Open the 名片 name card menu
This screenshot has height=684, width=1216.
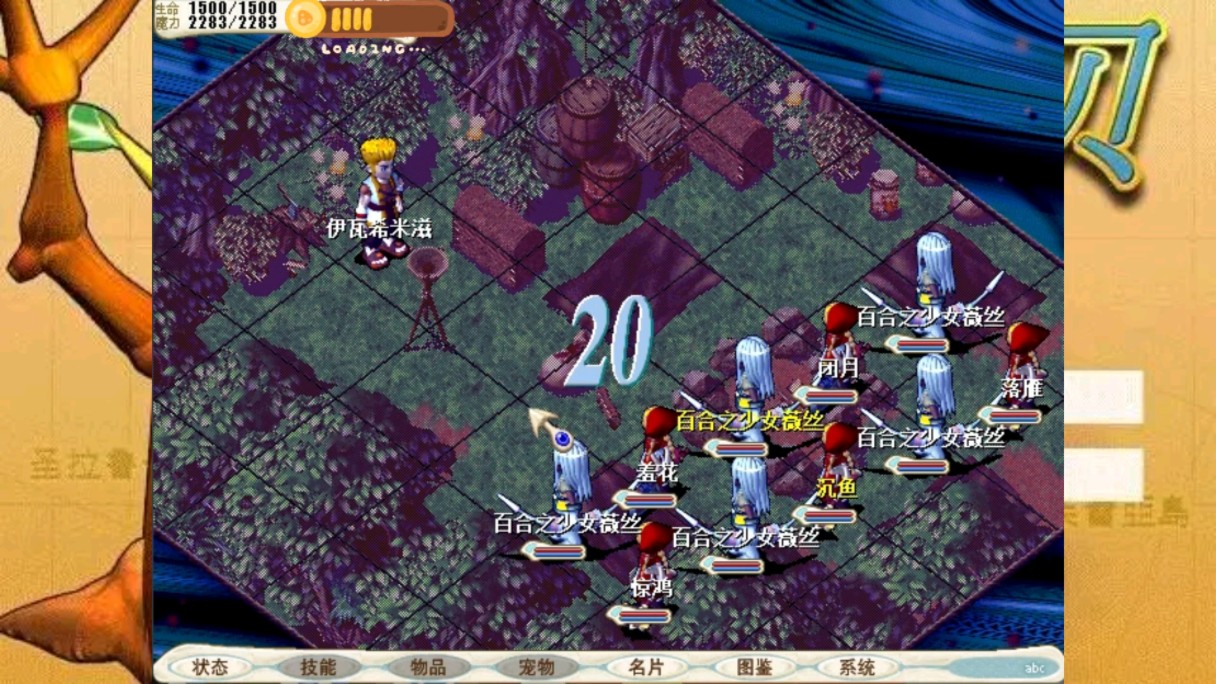coord(646,667)
